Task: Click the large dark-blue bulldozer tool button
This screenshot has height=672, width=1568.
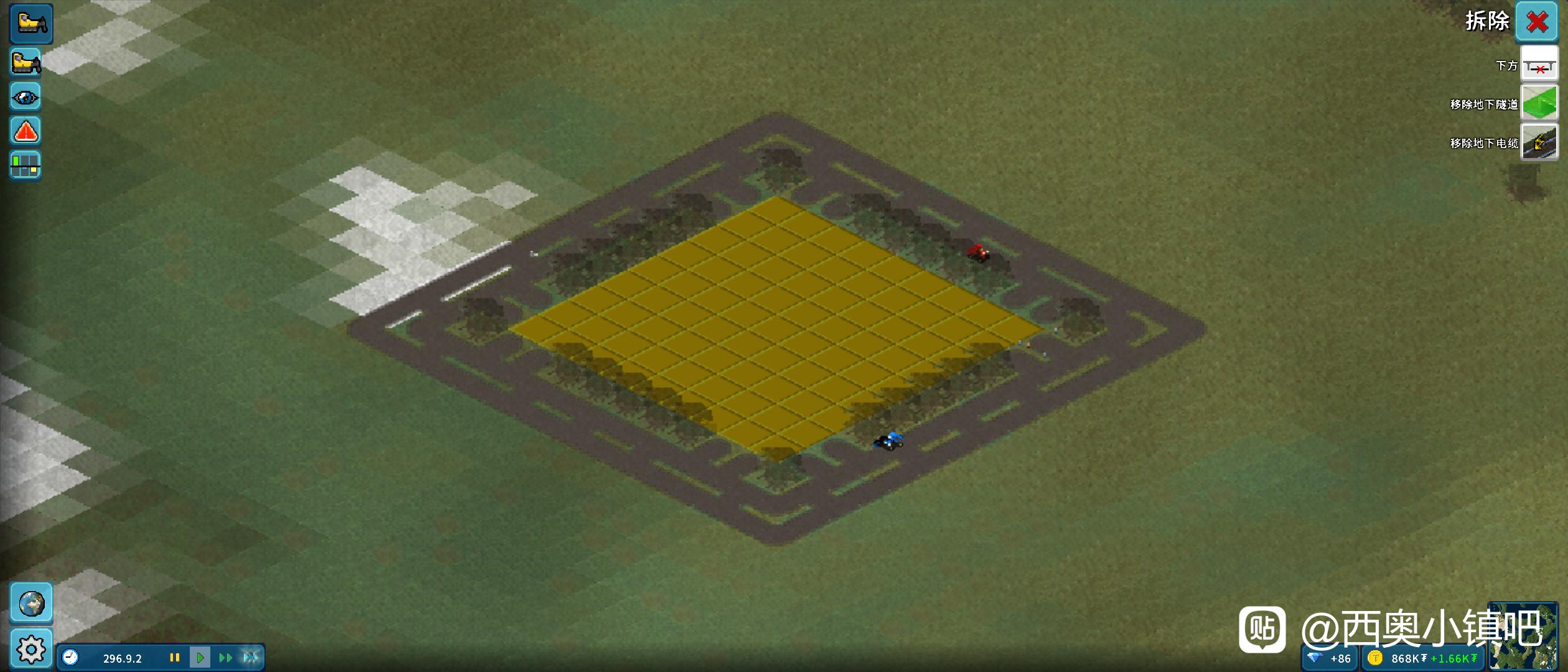Action: click(31, 24)
